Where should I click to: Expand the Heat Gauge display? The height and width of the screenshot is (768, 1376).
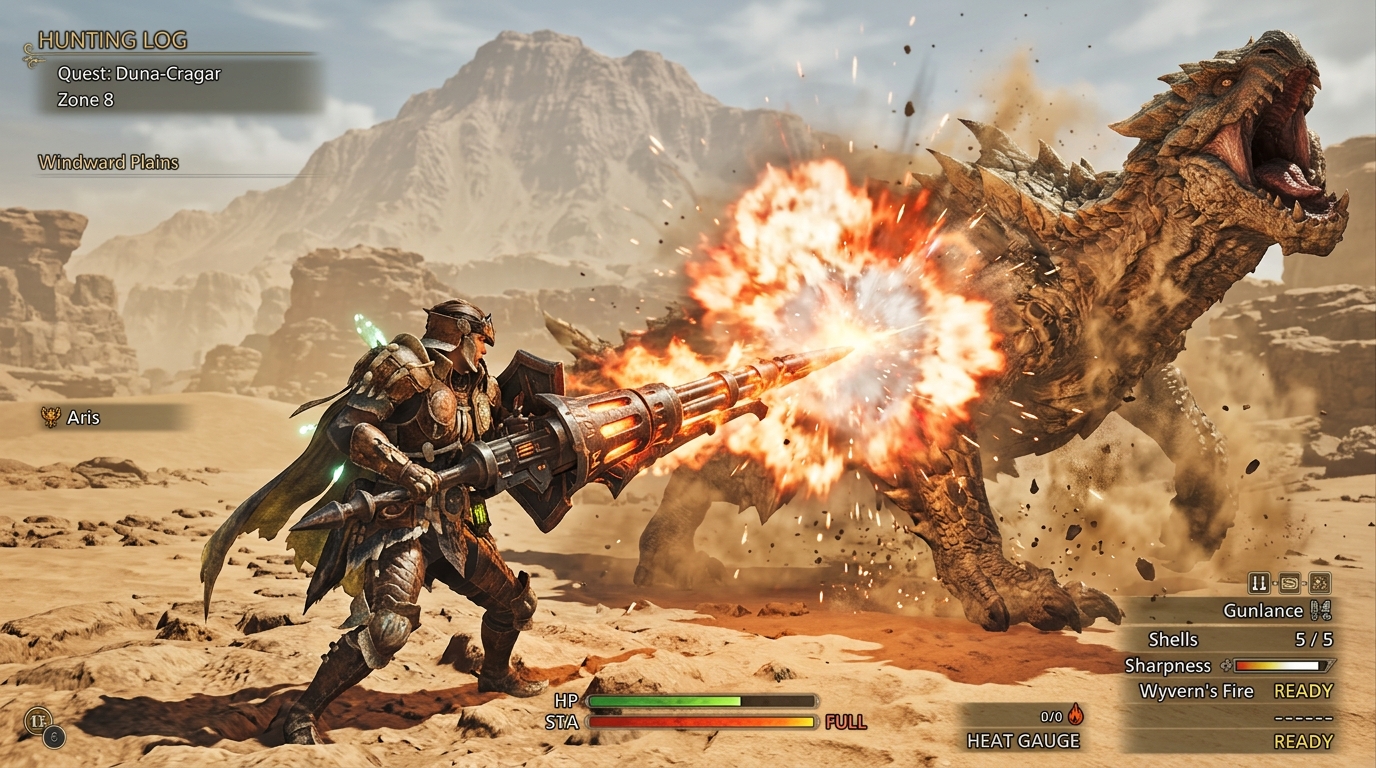[x=1022, y=741]
